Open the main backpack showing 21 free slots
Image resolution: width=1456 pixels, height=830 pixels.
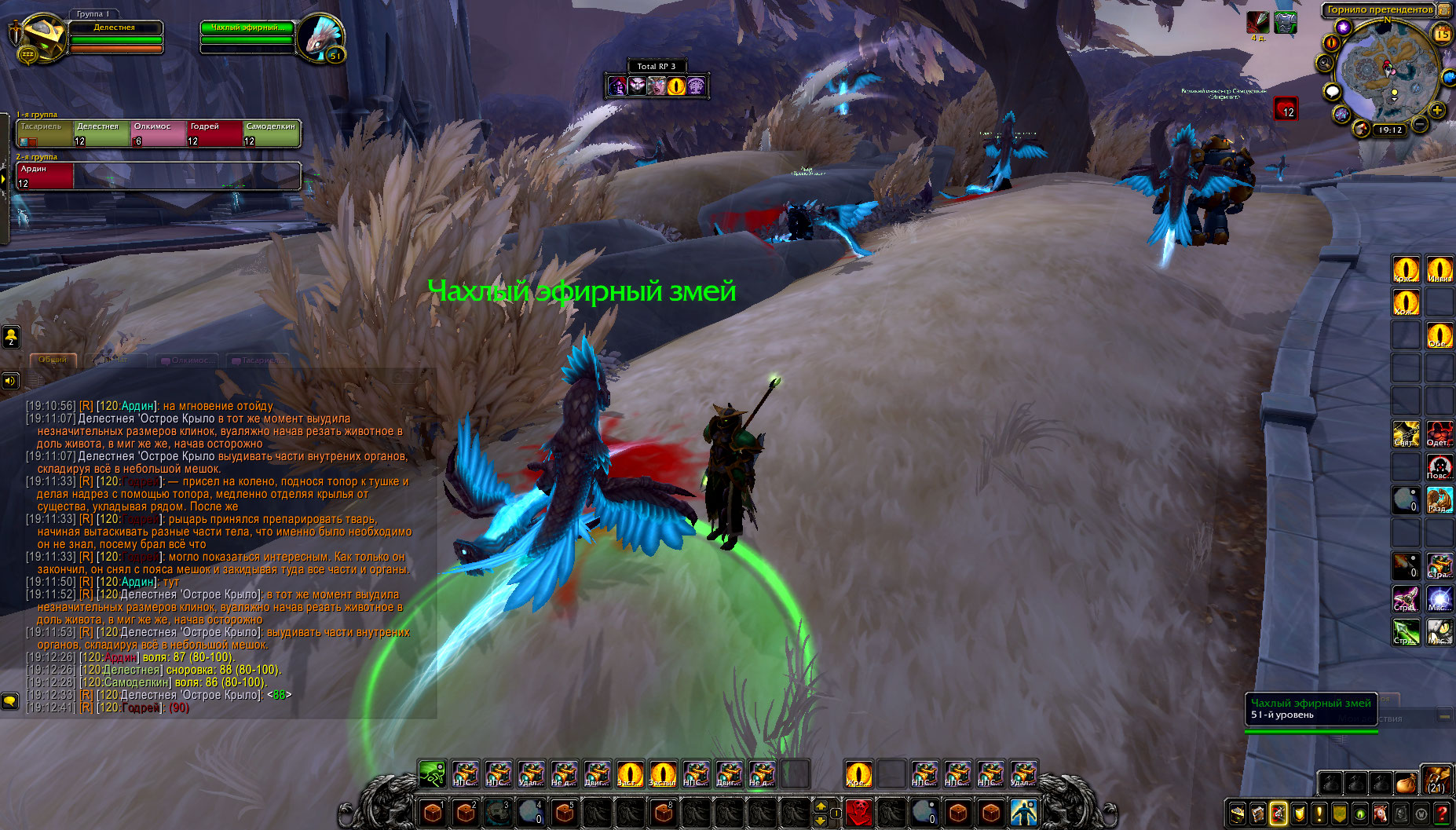click(x=1436, y=781)
